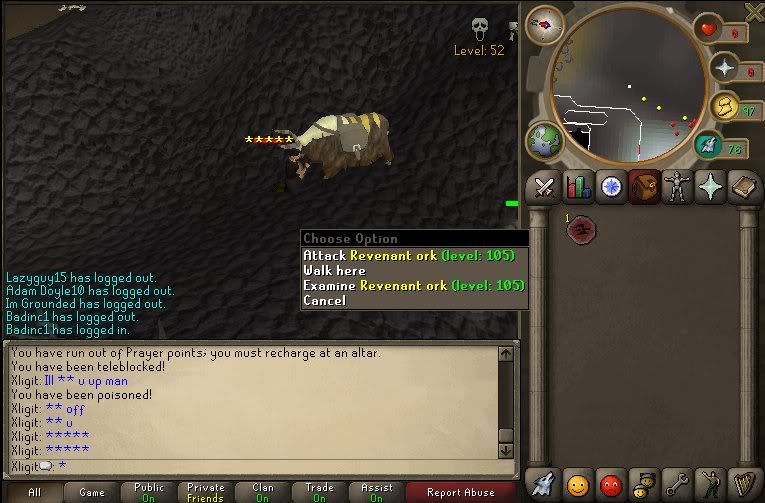Cancel the Choose Option menu

325,301
